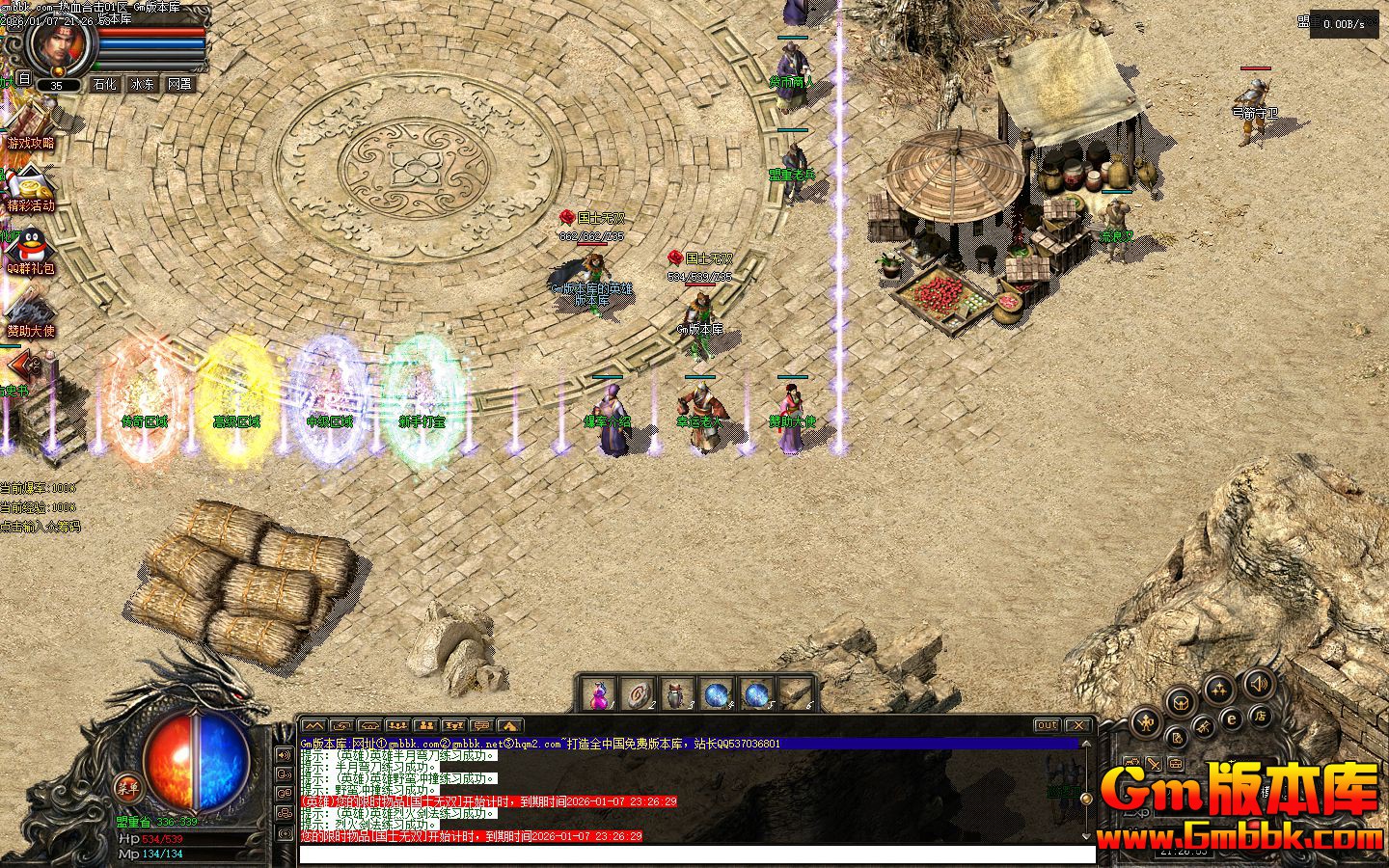Open the 店 shop round button
The width and height of the screenshot is (1389, 868).
pos(1259,717)
